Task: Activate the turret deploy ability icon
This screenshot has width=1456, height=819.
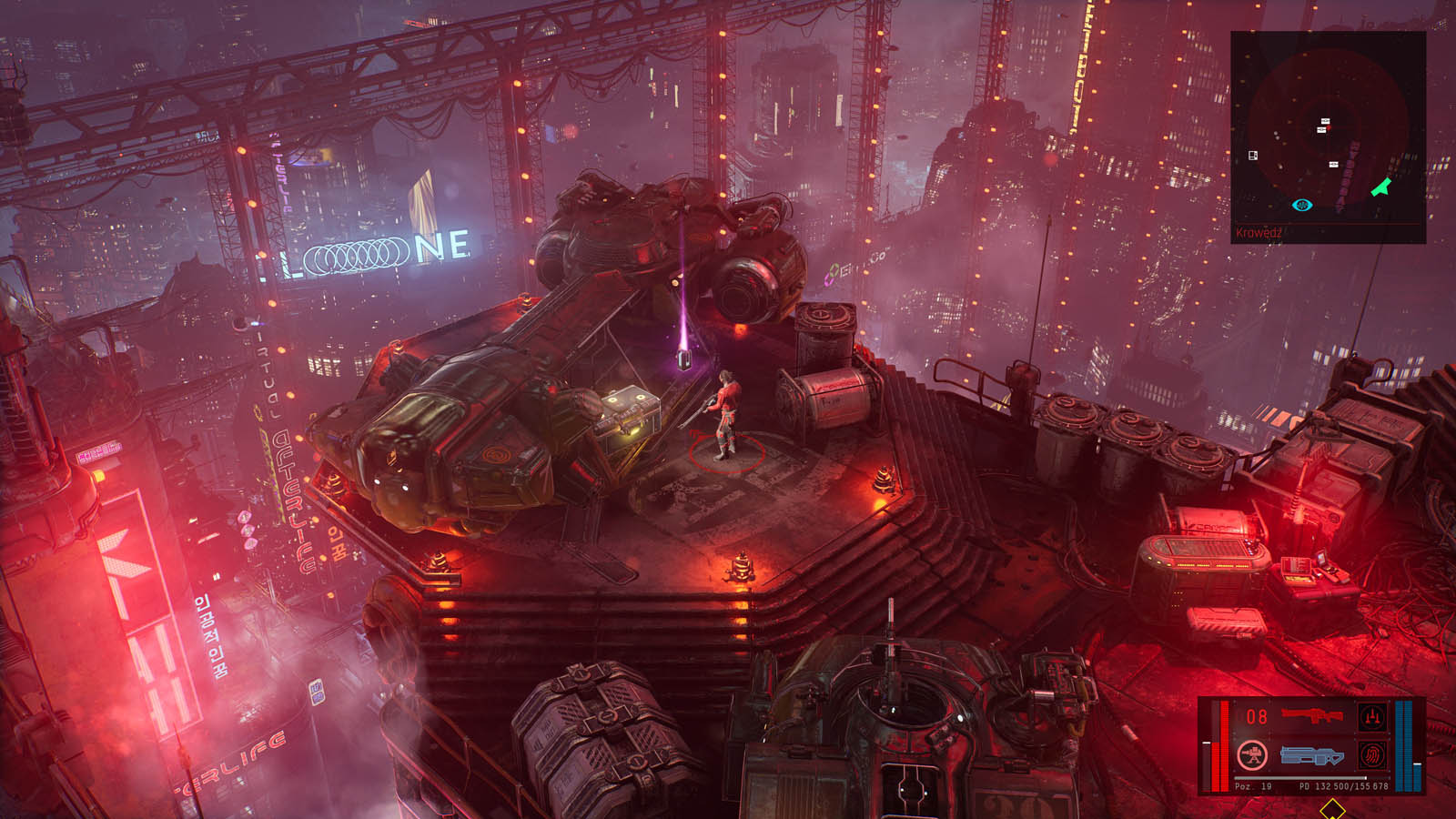Action: coord(1253,755)
